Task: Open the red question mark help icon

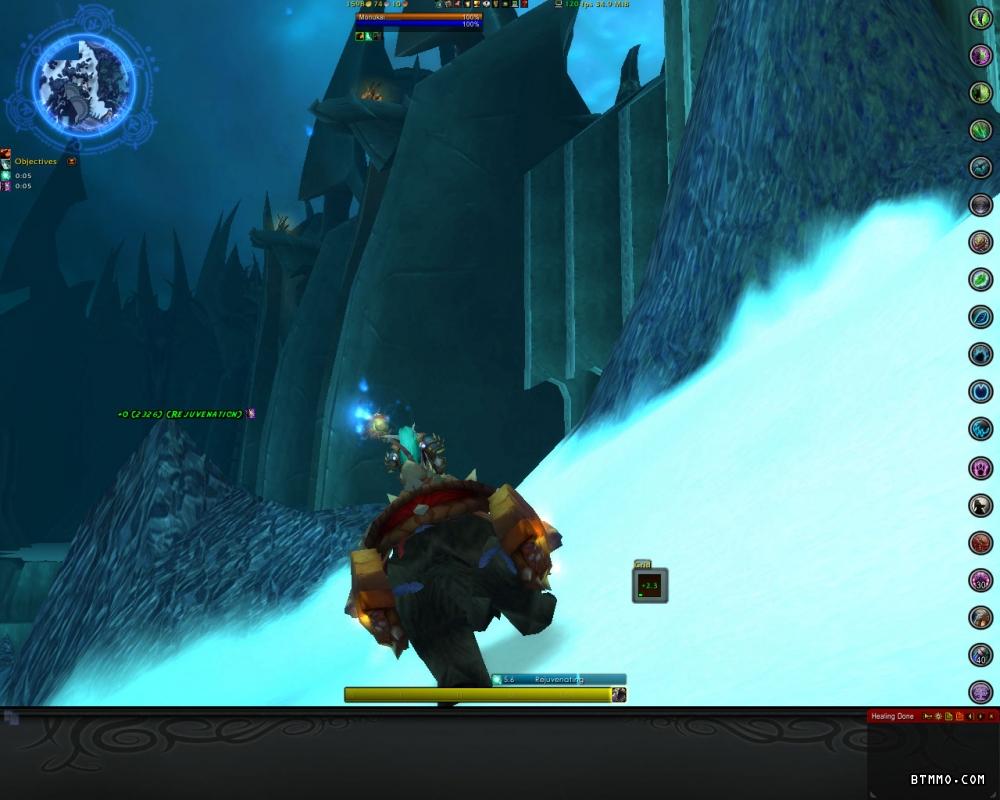Action: 524,4
